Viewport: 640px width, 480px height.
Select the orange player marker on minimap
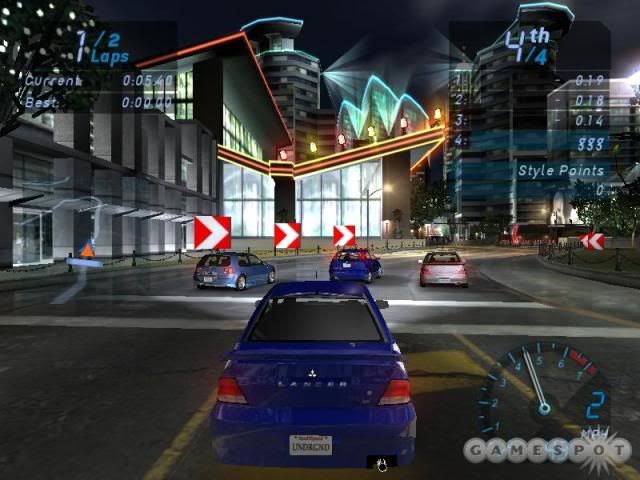pos(87,250)
